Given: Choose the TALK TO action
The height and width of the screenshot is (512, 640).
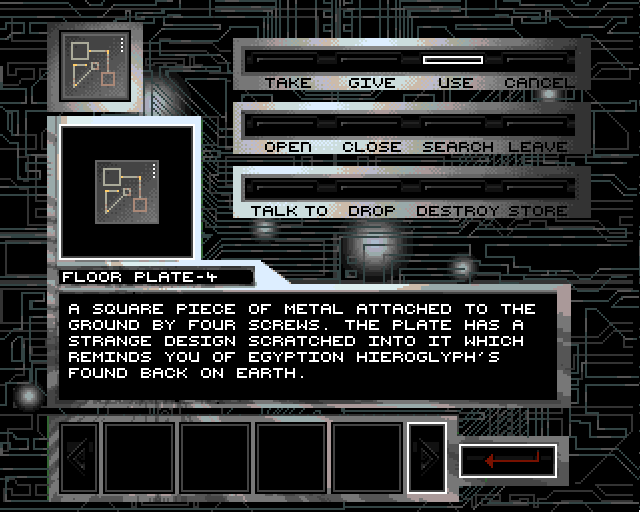Looking at the screenshot, I should 288,210.
